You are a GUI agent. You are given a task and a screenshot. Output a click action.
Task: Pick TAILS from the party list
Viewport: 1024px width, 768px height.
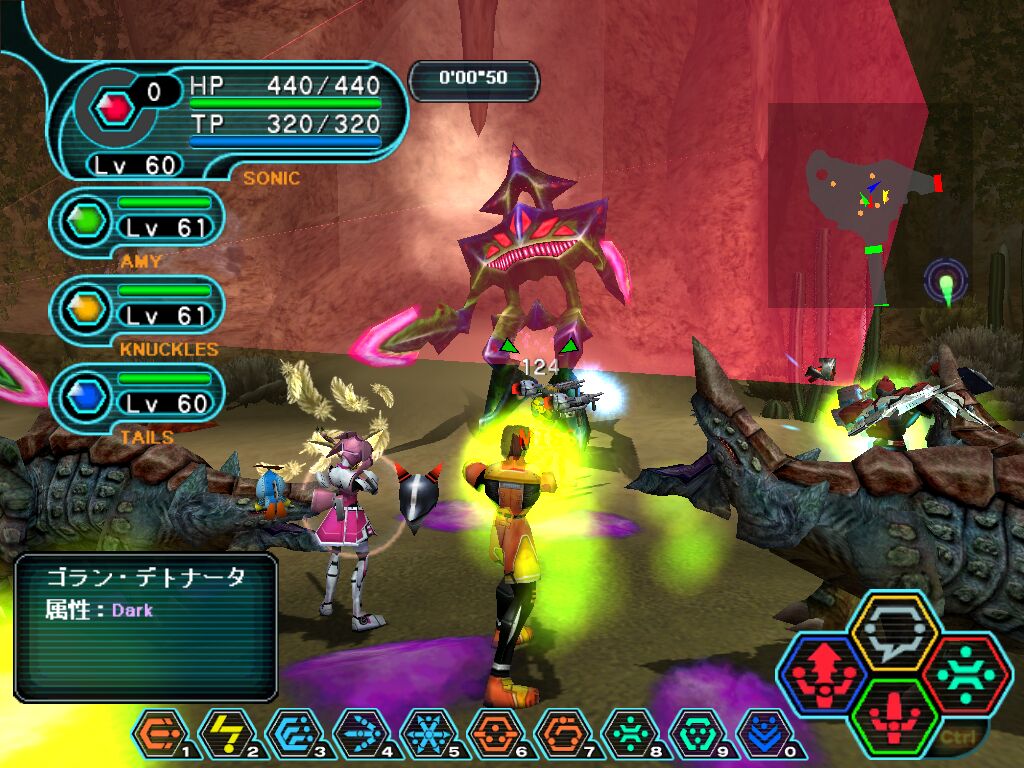tap(137, 397)
